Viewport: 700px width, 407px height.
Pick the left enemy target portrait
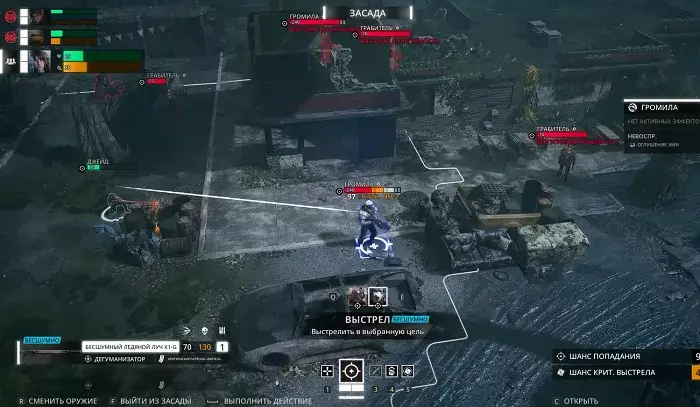click(357, 295)
